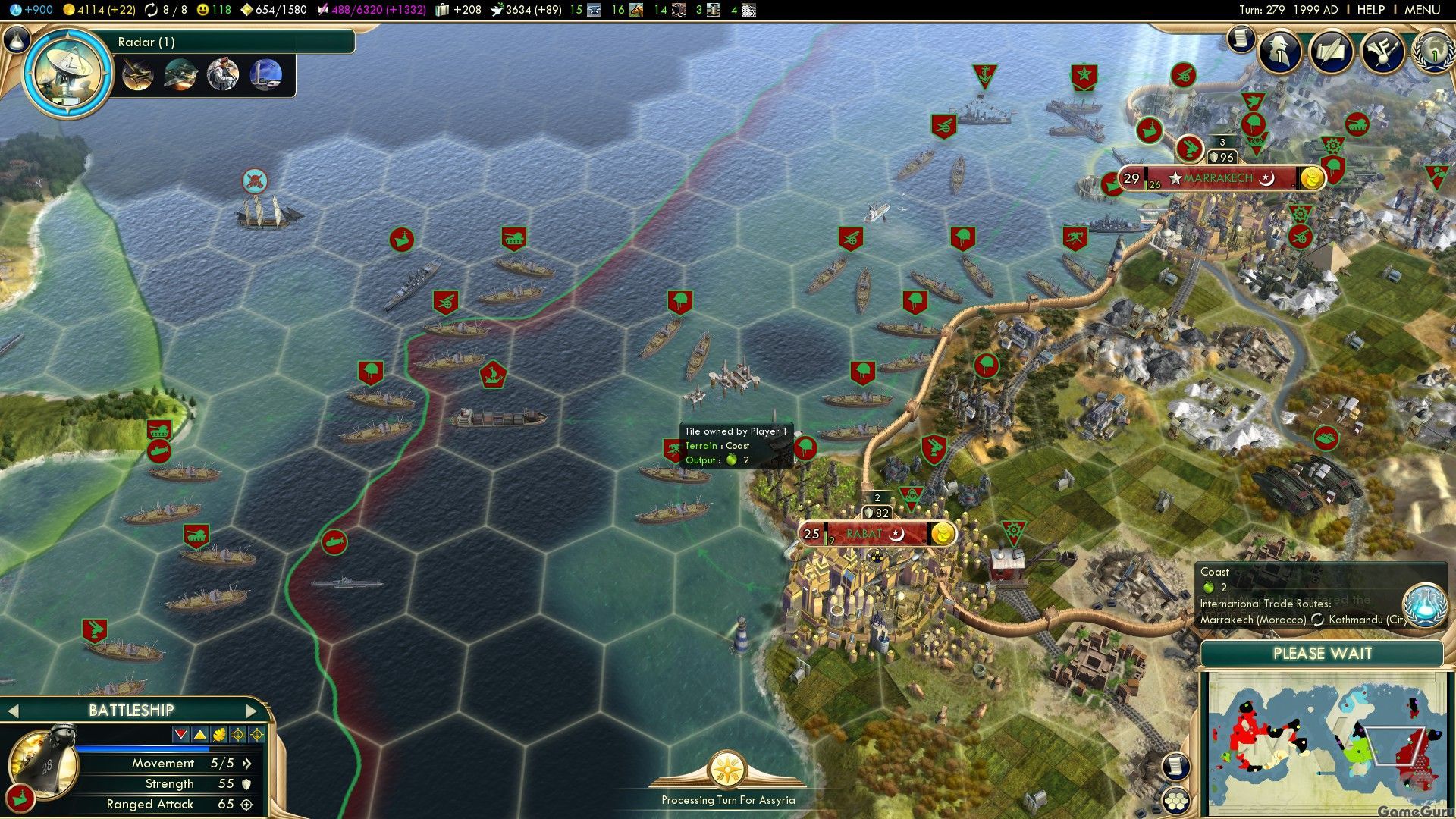Open the espionage spy overview
The image size is (1456, 819).
(1280, 52)
